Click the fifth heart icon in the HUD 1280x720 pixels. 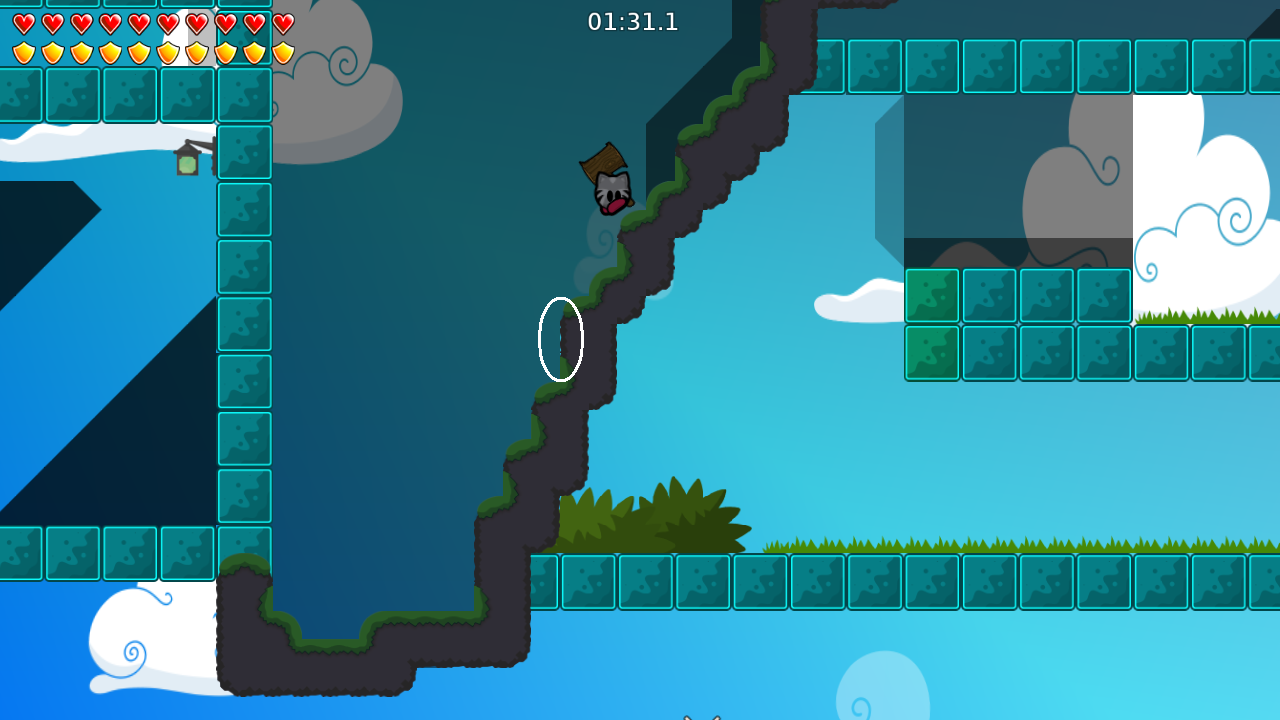pyautogui.click(x=140, y=22)
